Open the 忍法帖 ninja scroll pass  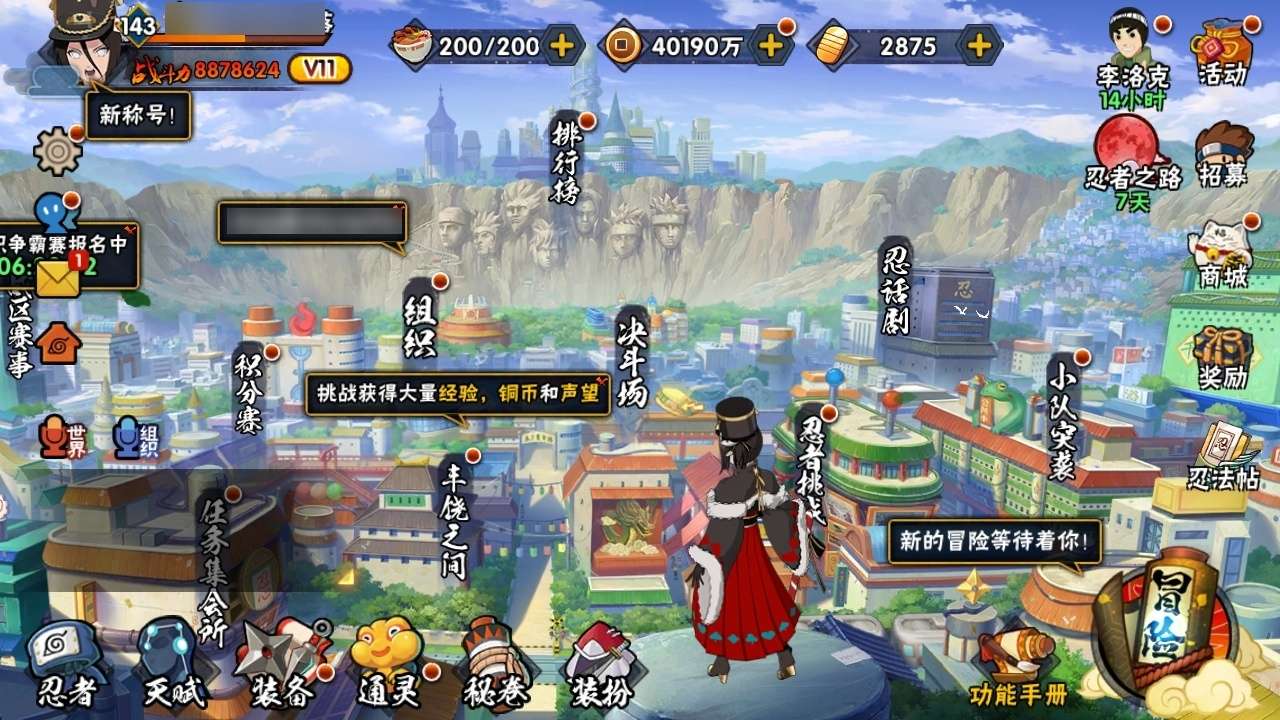1223,457
